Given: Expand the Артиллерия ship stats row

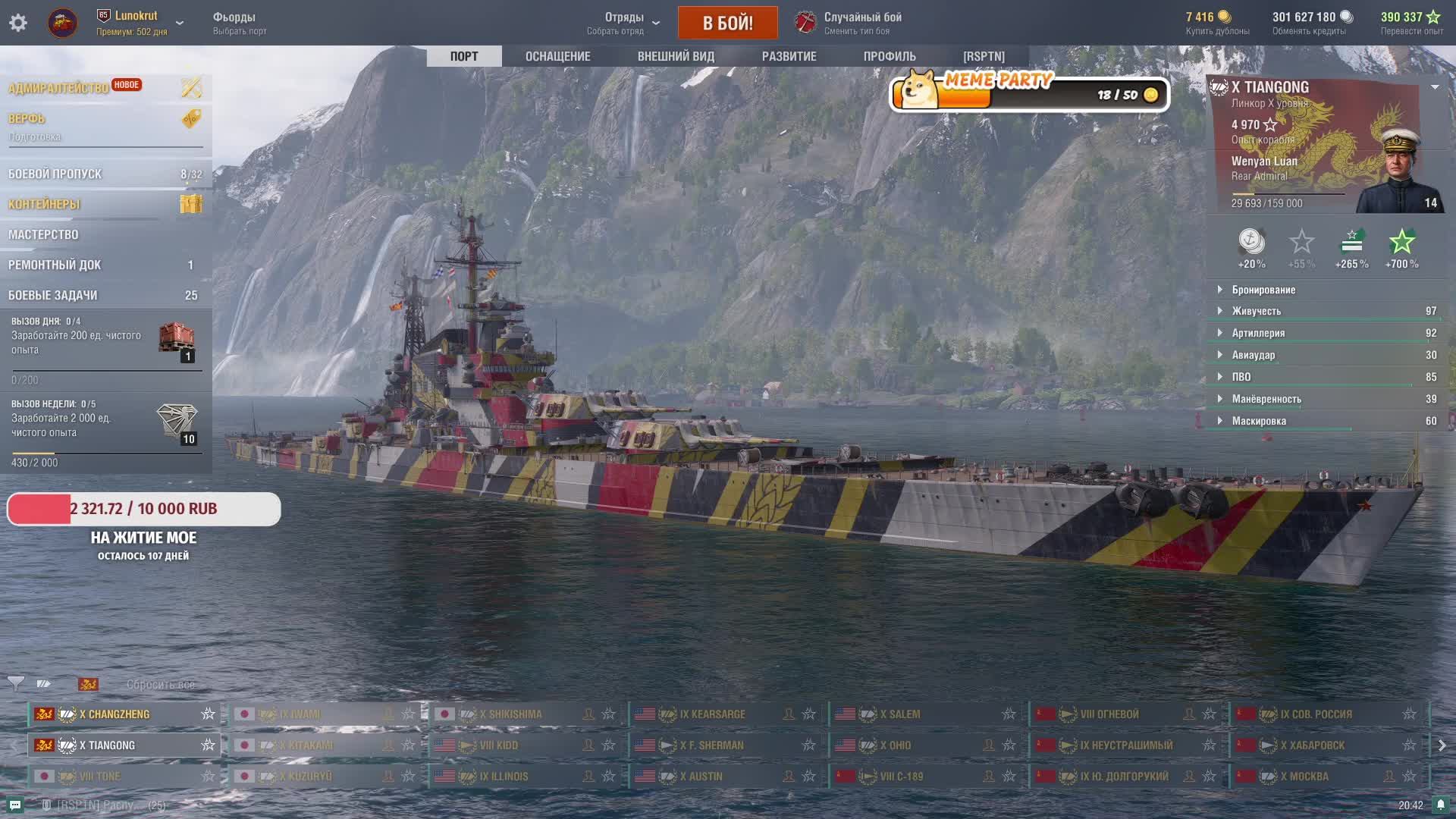Looking at the screenshot, I should 1258,333.
